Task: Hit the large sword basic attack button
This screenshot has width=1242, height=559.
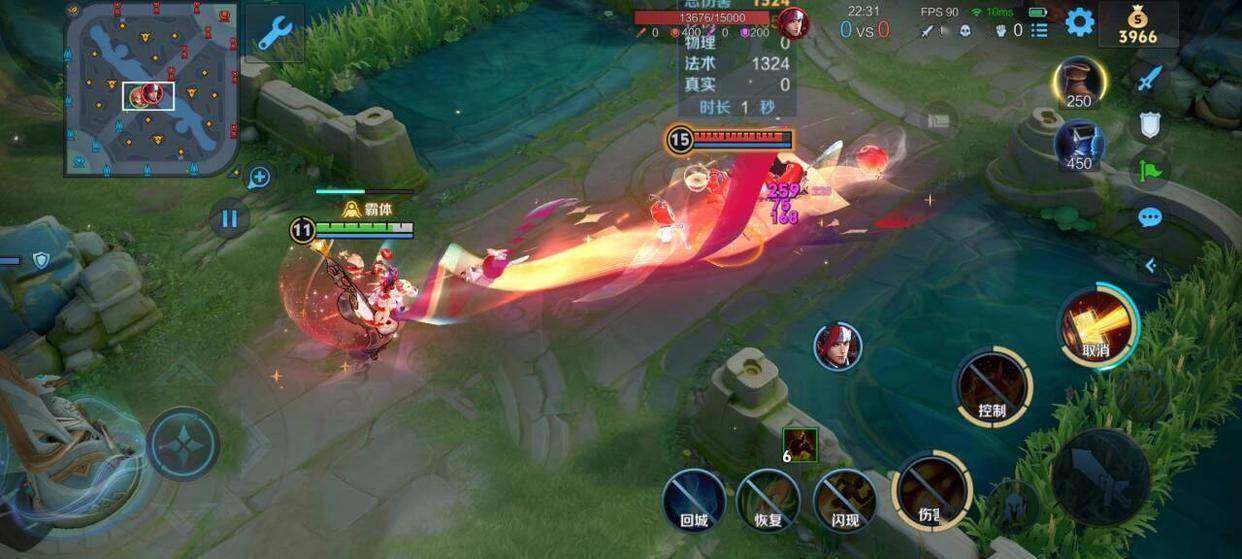Action: tap(1100, 477)
